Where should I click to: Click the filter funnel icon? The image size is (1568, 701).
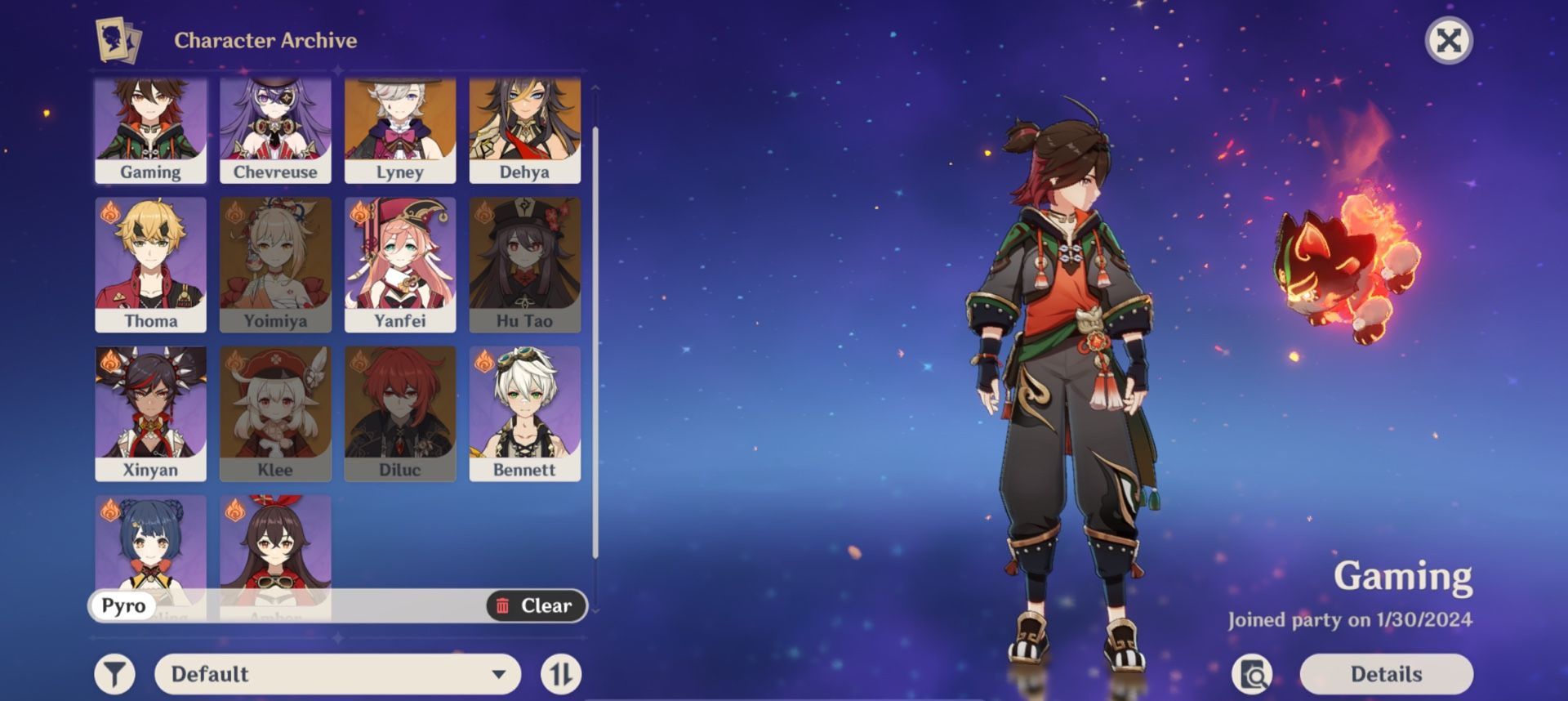click(x=114, y=674)
